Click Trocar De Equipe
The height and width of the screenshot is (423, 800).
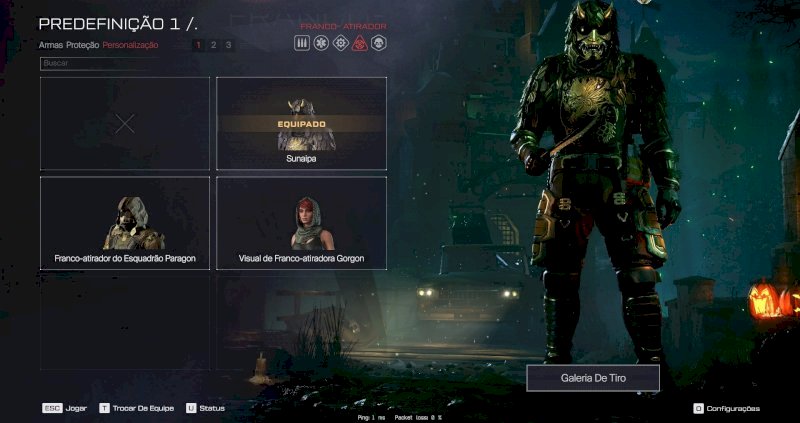click(x=132, y=408)
